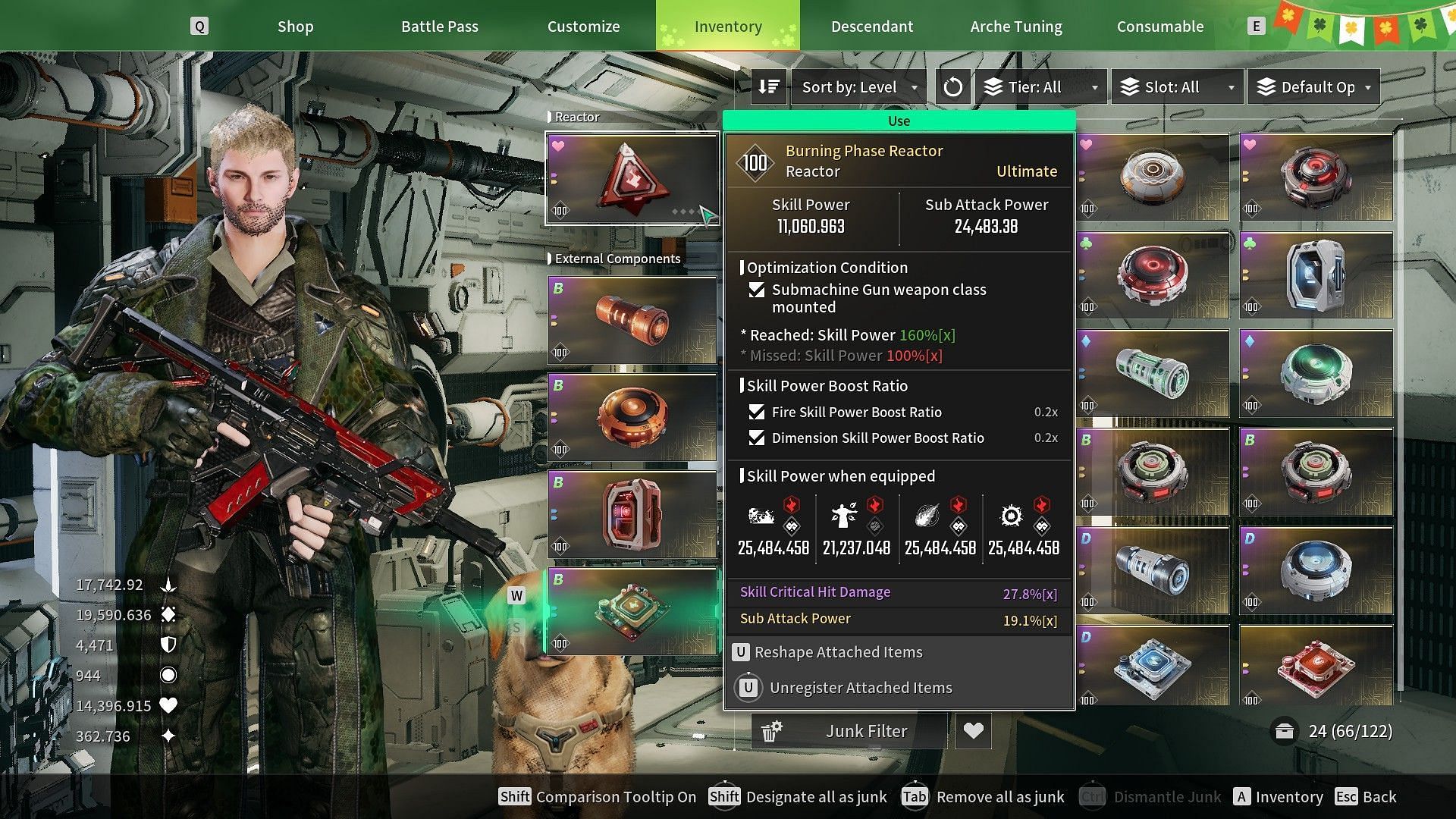This screenshot has height=819, width=1456.
Task: Open the Junk Filter
Action: click(x=849, y=731)
